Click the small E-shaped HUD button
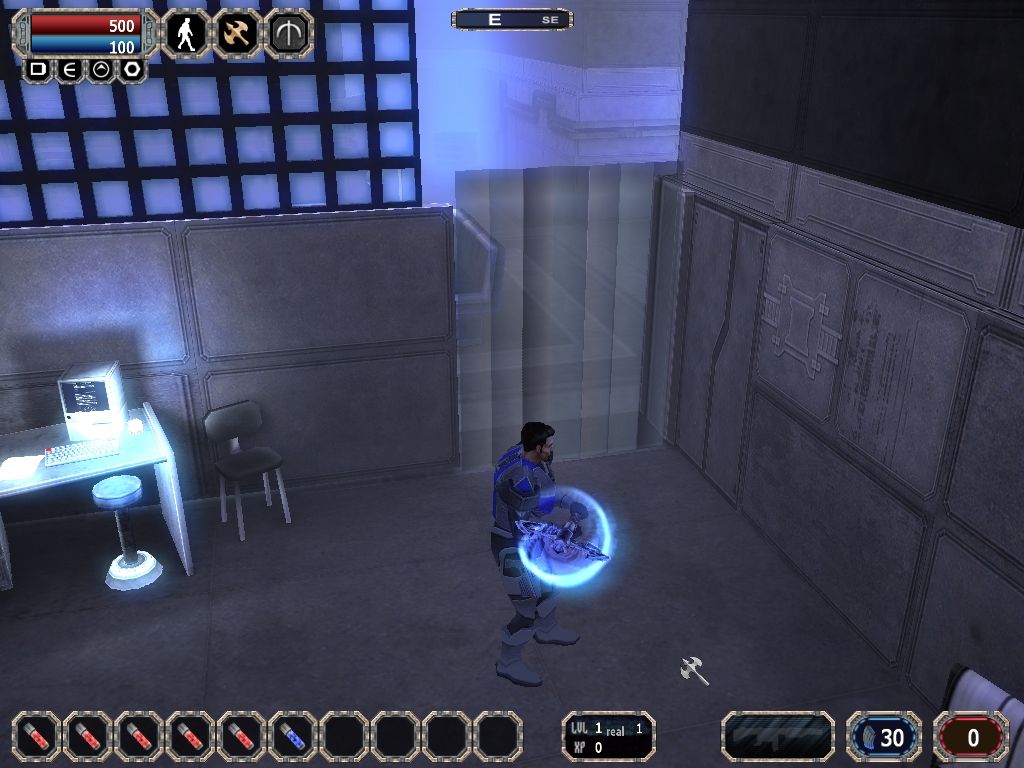Image resolution: width=1024 pixels, height=768 pixels. [x=69, y=70]
